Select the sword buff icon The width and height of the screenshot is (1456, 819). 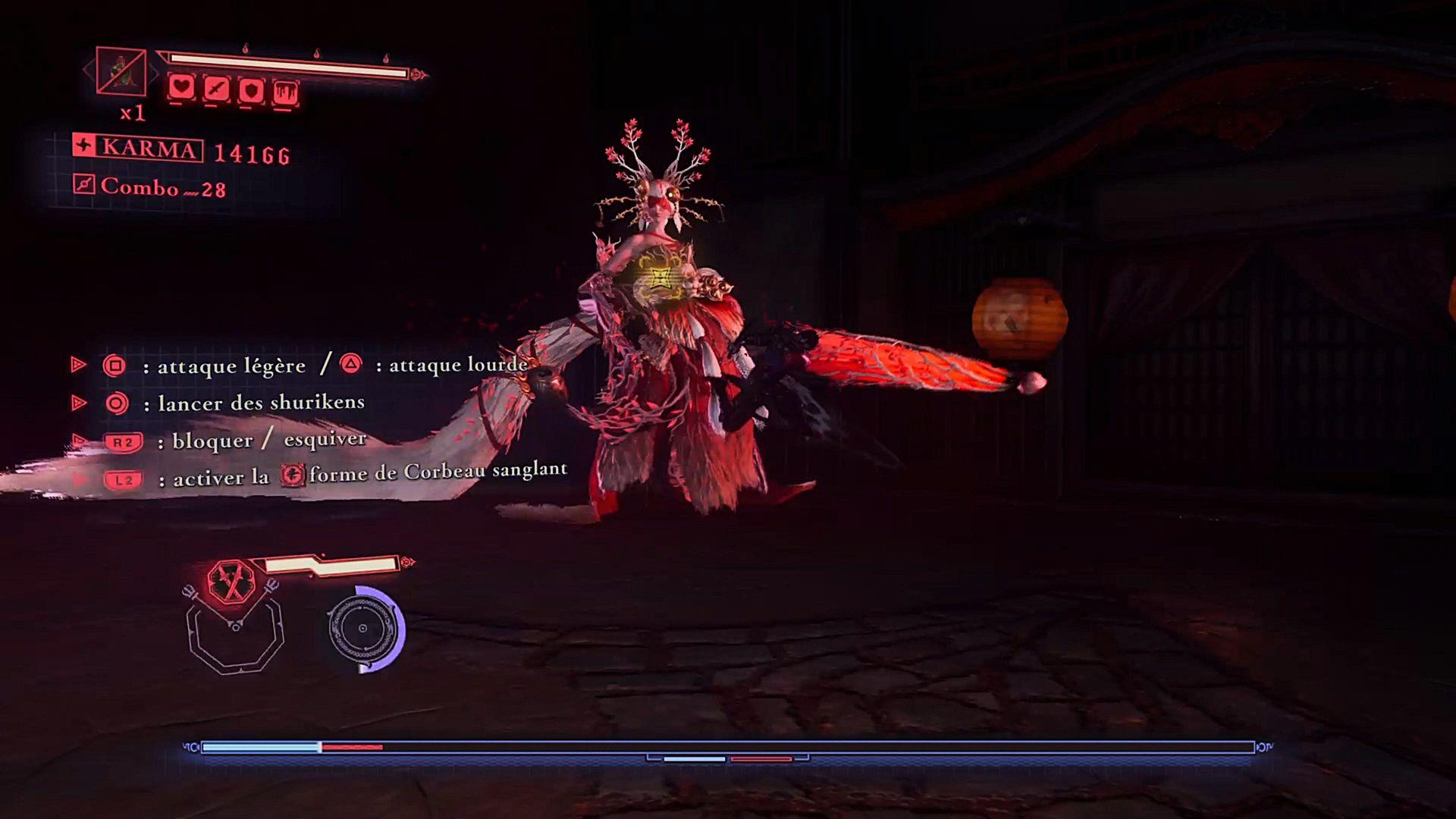217,90
